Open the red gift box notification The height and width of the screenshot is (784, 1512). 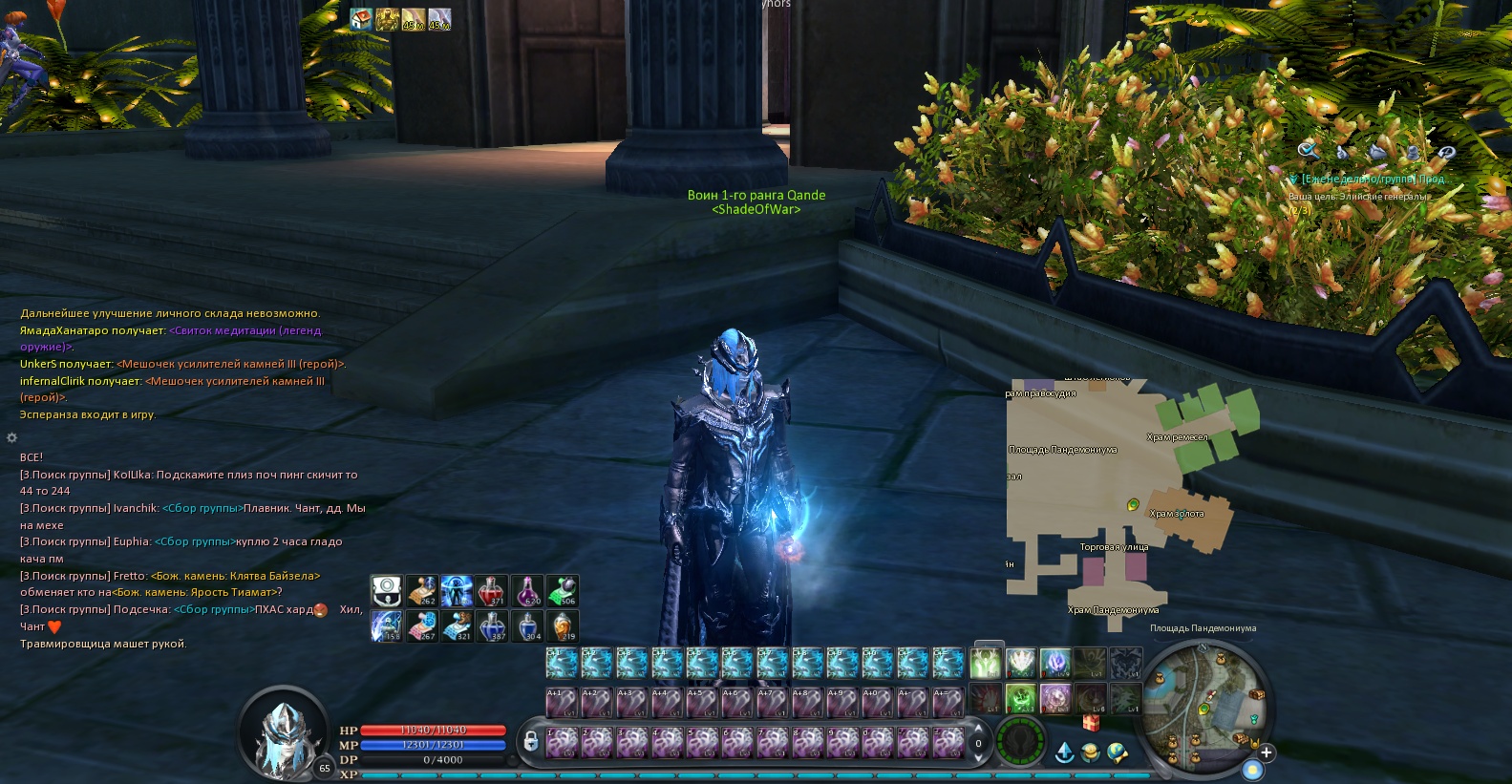click(x=1091, y=725)
